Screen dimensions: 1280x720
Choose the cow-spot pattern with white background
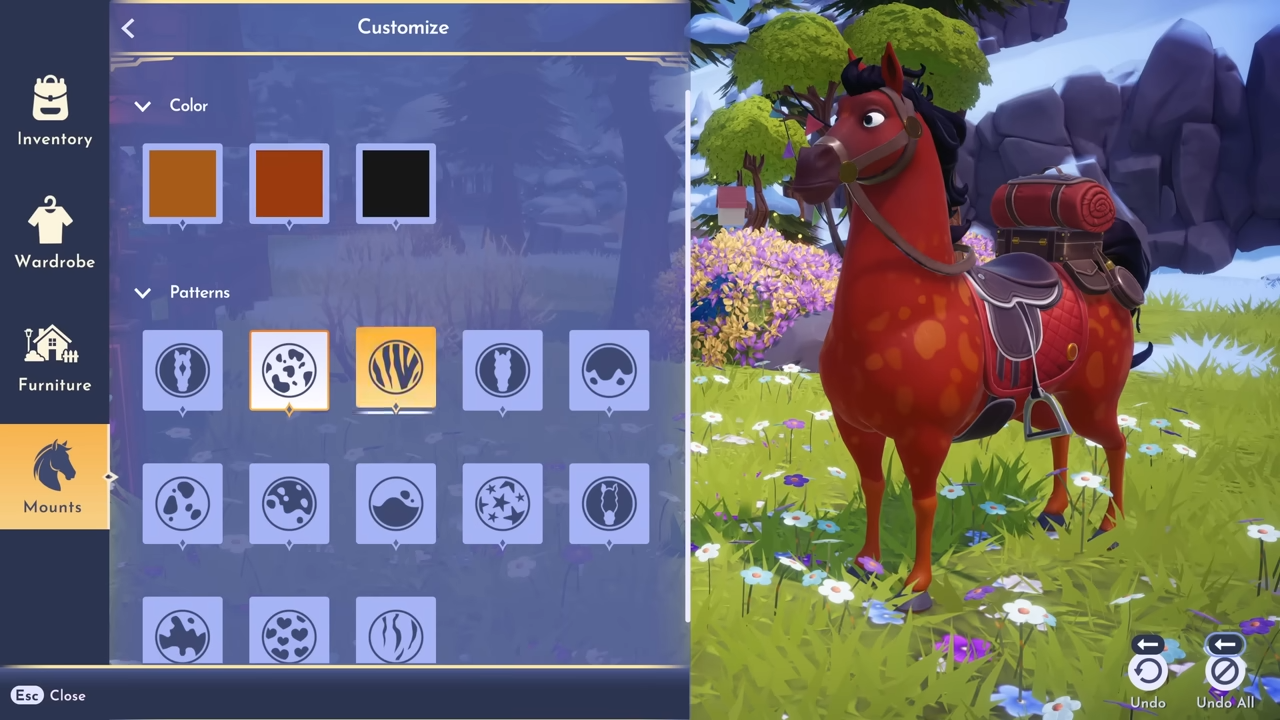point(289,370)
